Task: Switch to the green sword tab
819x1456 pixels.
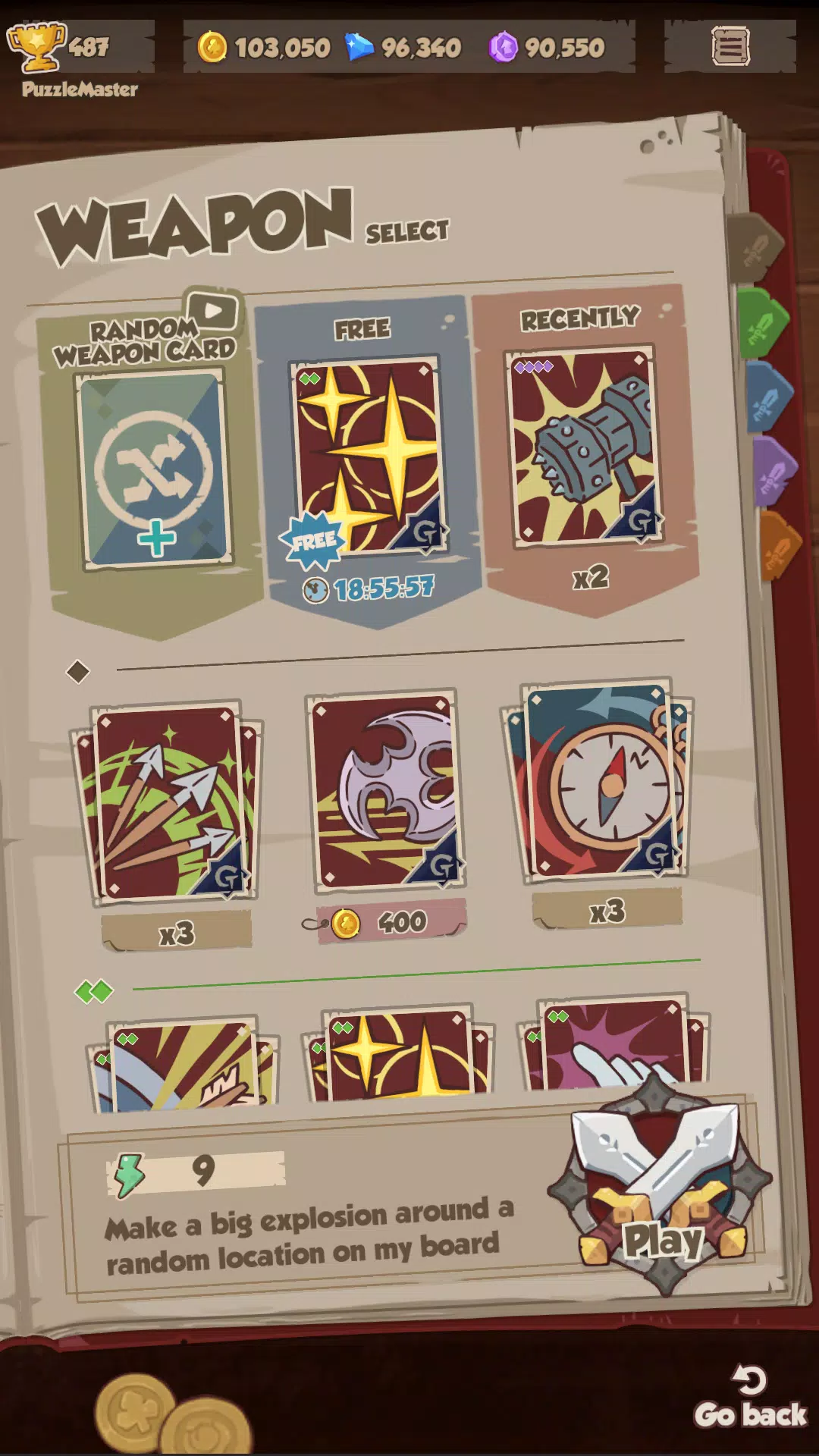Action: 763,323
